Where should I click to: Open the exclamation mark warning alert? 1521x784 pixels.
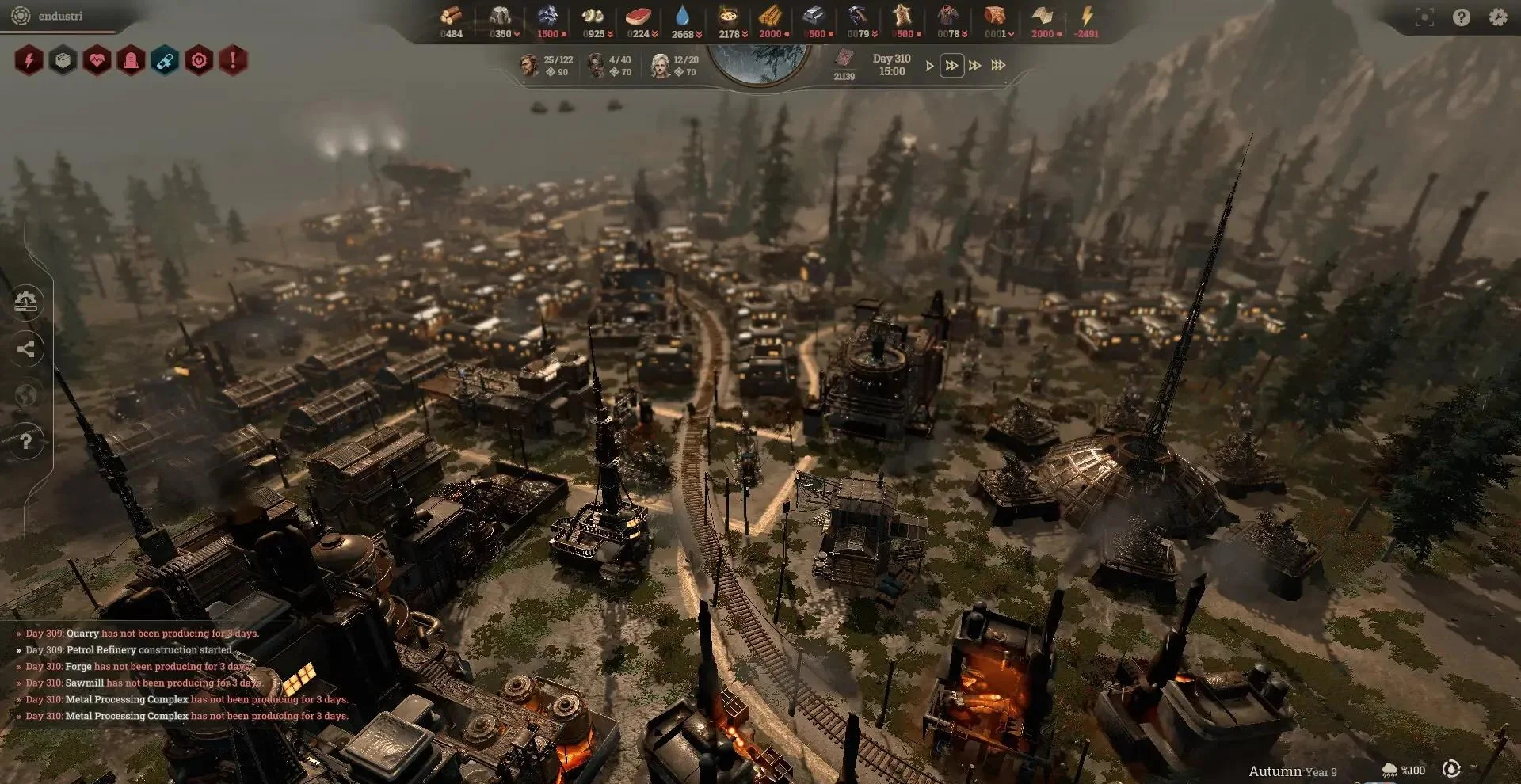tap(233, 60)
